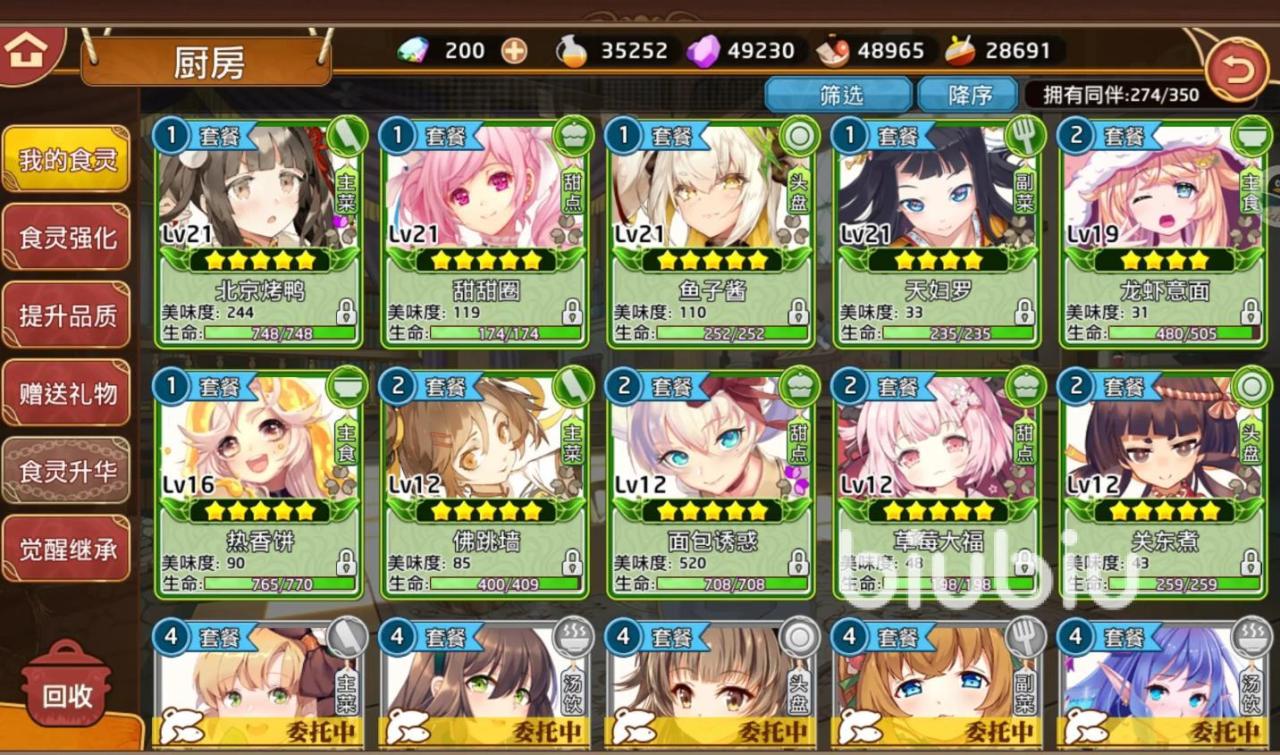Screen dimensions: 1280x755
Task: Return to the home screen
Action: pos(26,49)
